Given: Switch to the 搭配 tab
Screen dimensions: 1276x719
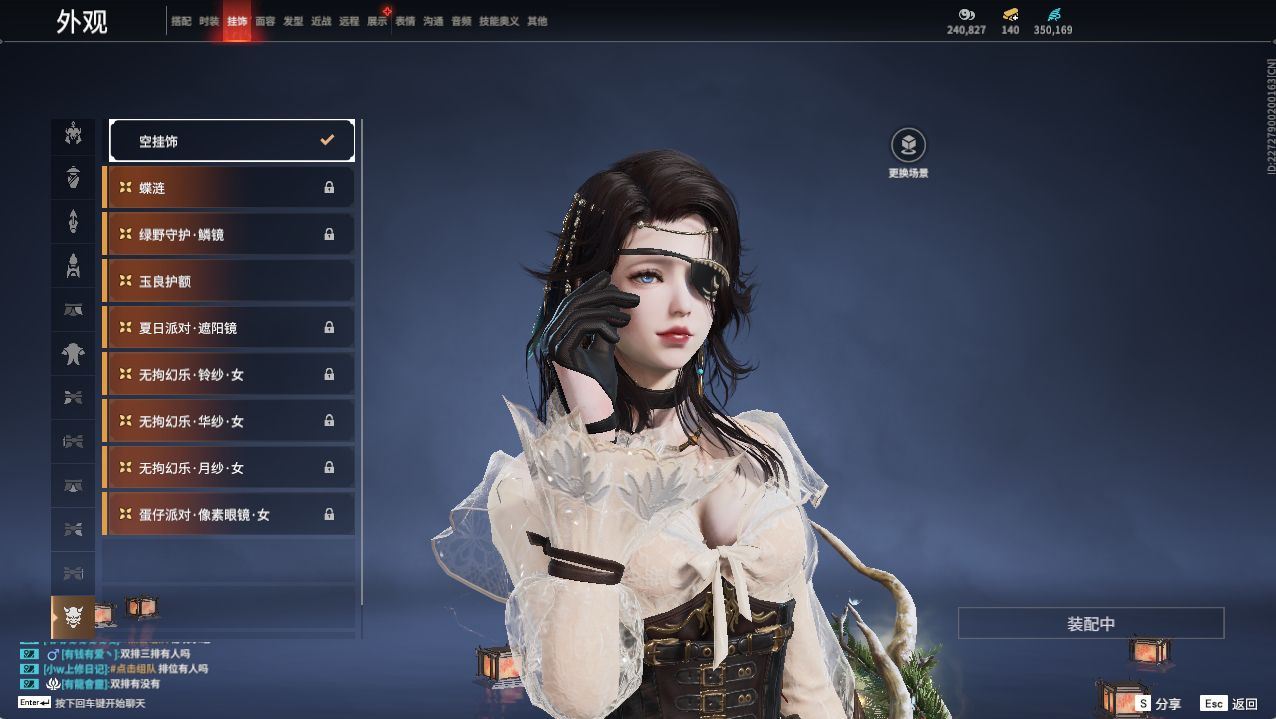Looking at the screenshot, I should pyautogui.click(x=181, y=21).
